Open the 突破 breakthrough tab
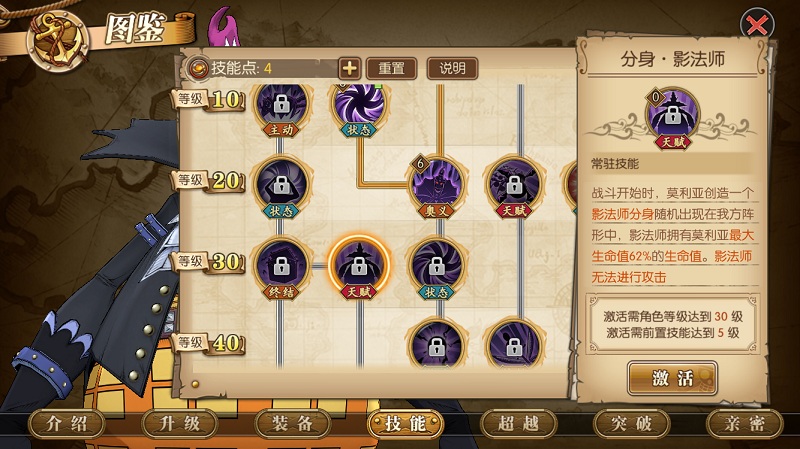Viewport: 800px width, 449px height. click(631, 423)
